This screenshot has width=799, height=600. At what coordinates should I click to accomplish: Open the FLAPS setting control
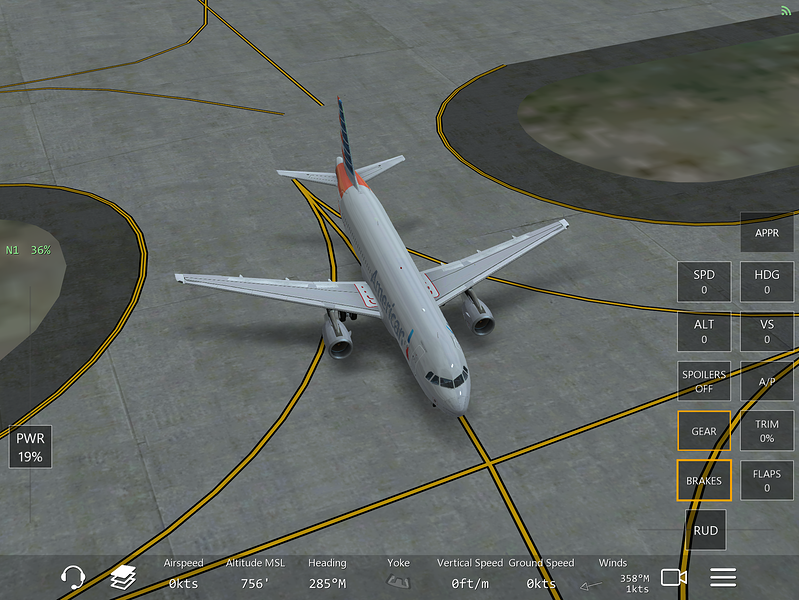tap(767, 480)
